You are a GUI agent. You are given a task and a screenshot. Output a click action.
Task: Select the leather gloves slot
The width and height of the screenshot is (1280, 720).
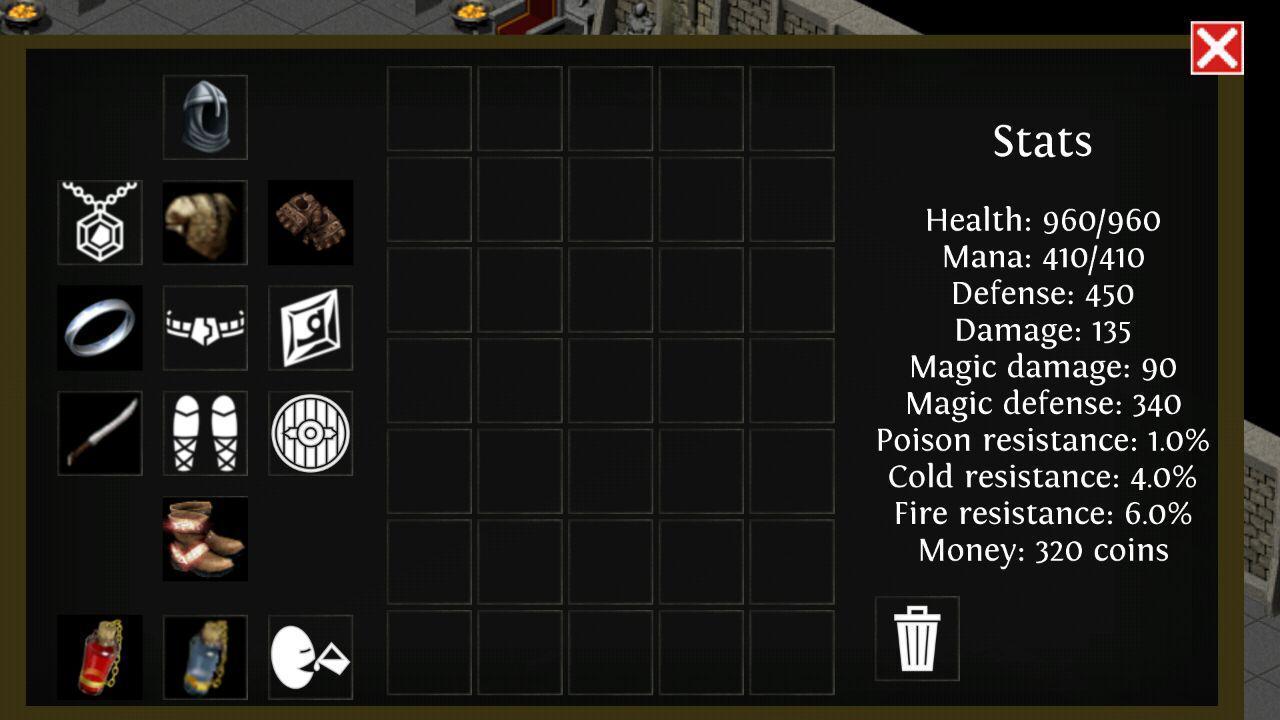pyautogui.click(x=310, y=222)
